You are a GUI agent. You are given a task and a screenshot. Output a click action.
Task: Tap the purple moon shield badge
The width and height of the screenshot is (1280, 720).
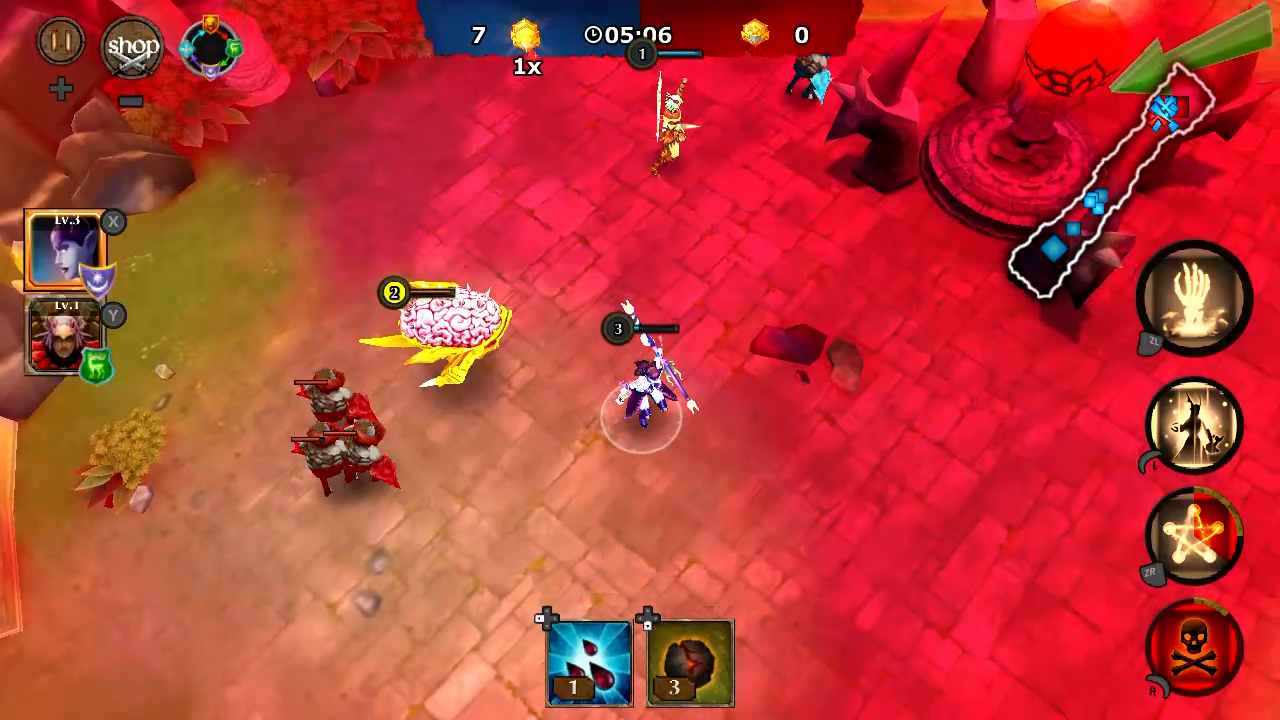[97, 281]
